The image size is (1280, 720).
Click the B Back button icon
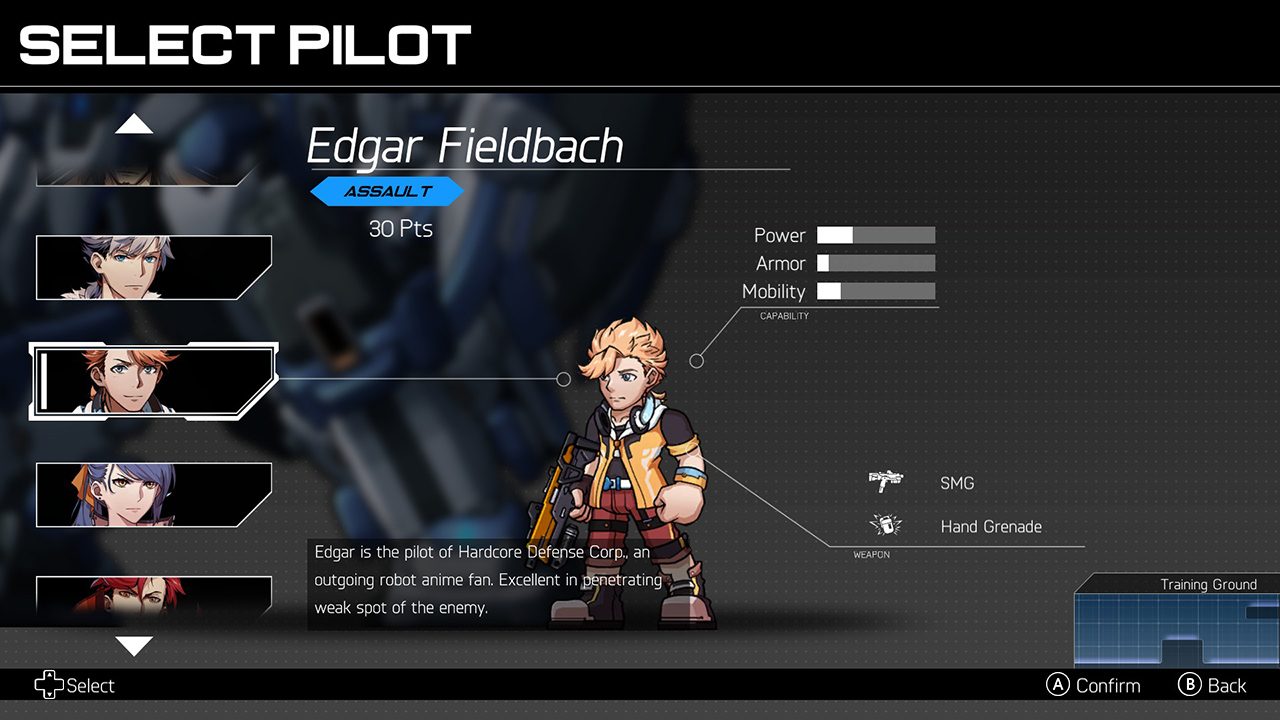point(1189,685)
